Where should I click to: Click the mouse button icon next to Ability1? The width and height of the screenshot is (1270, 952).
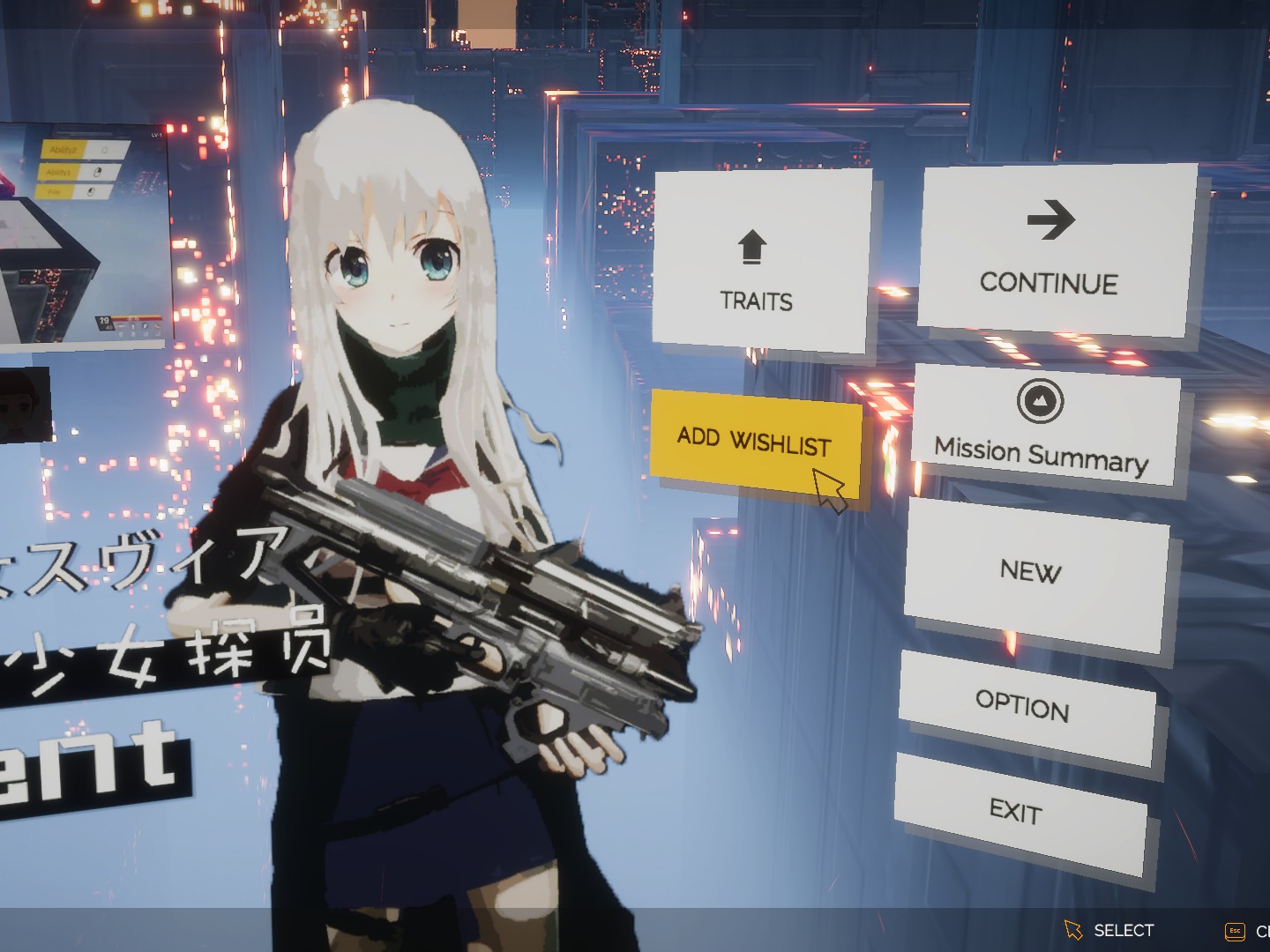(98, 173)
